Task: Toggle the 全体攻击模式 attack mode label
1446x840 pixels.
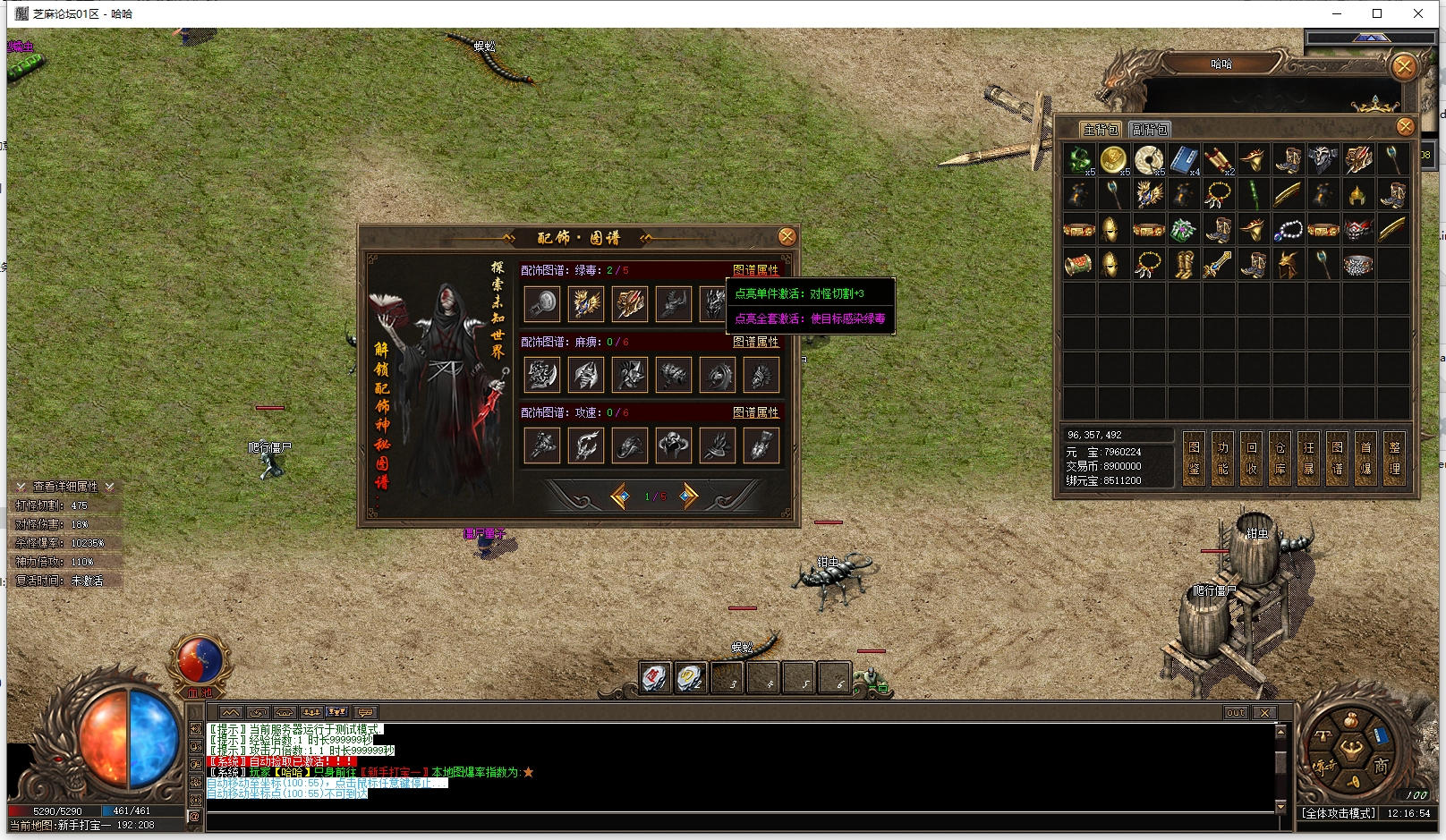Action: point(1339,813)
